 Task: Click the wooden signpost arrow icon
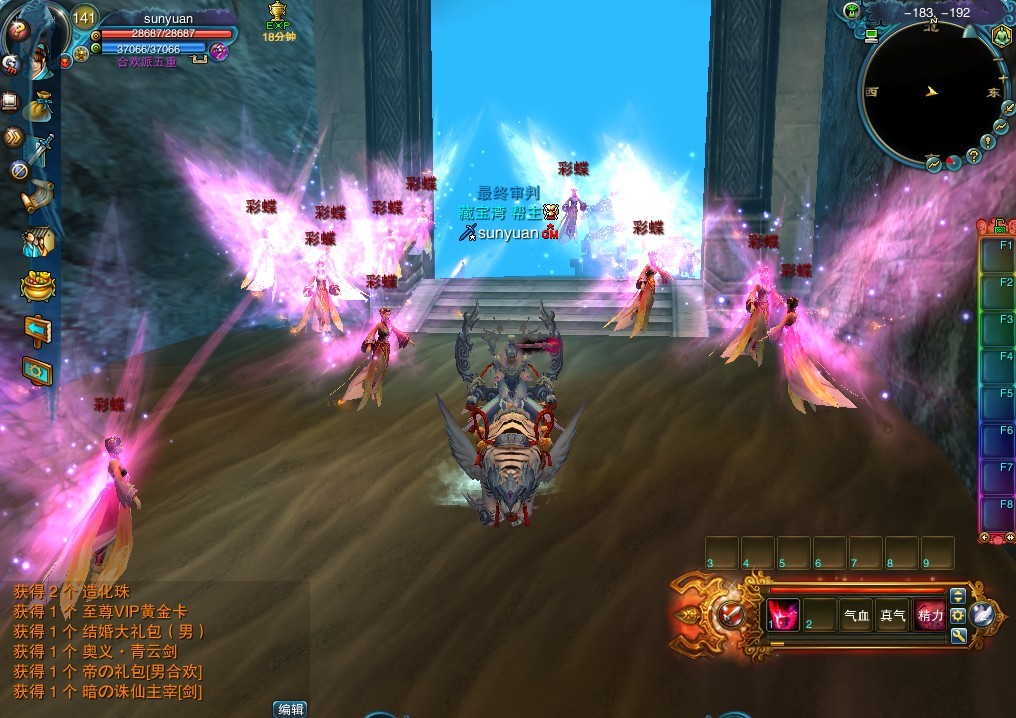click(38, 330)
